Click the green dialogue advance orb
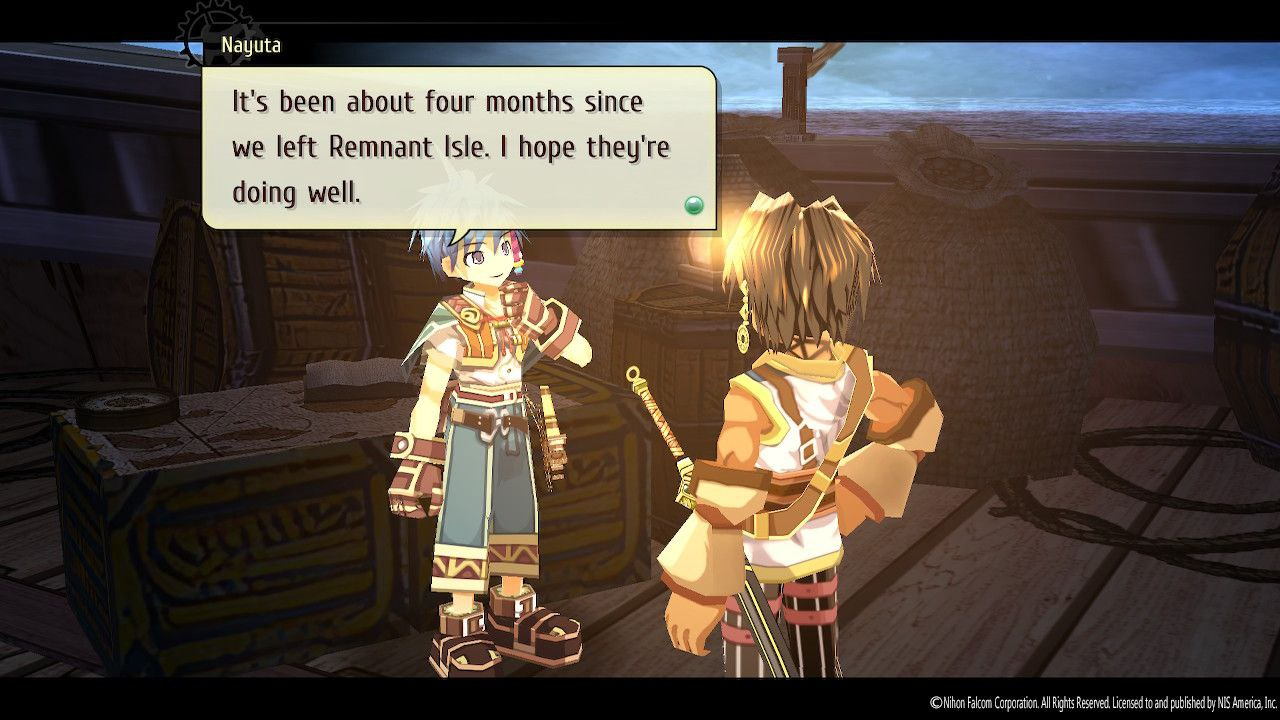 693,206
